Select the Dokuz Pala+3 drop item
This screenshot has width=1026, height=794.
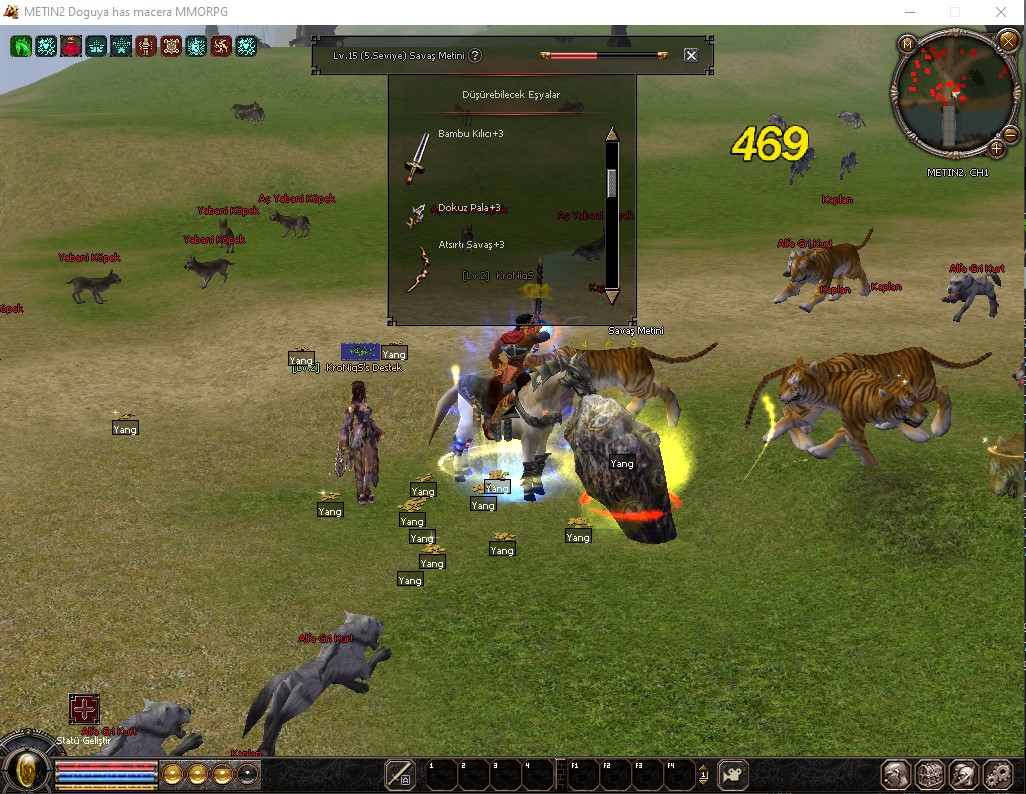click(417, 214)
